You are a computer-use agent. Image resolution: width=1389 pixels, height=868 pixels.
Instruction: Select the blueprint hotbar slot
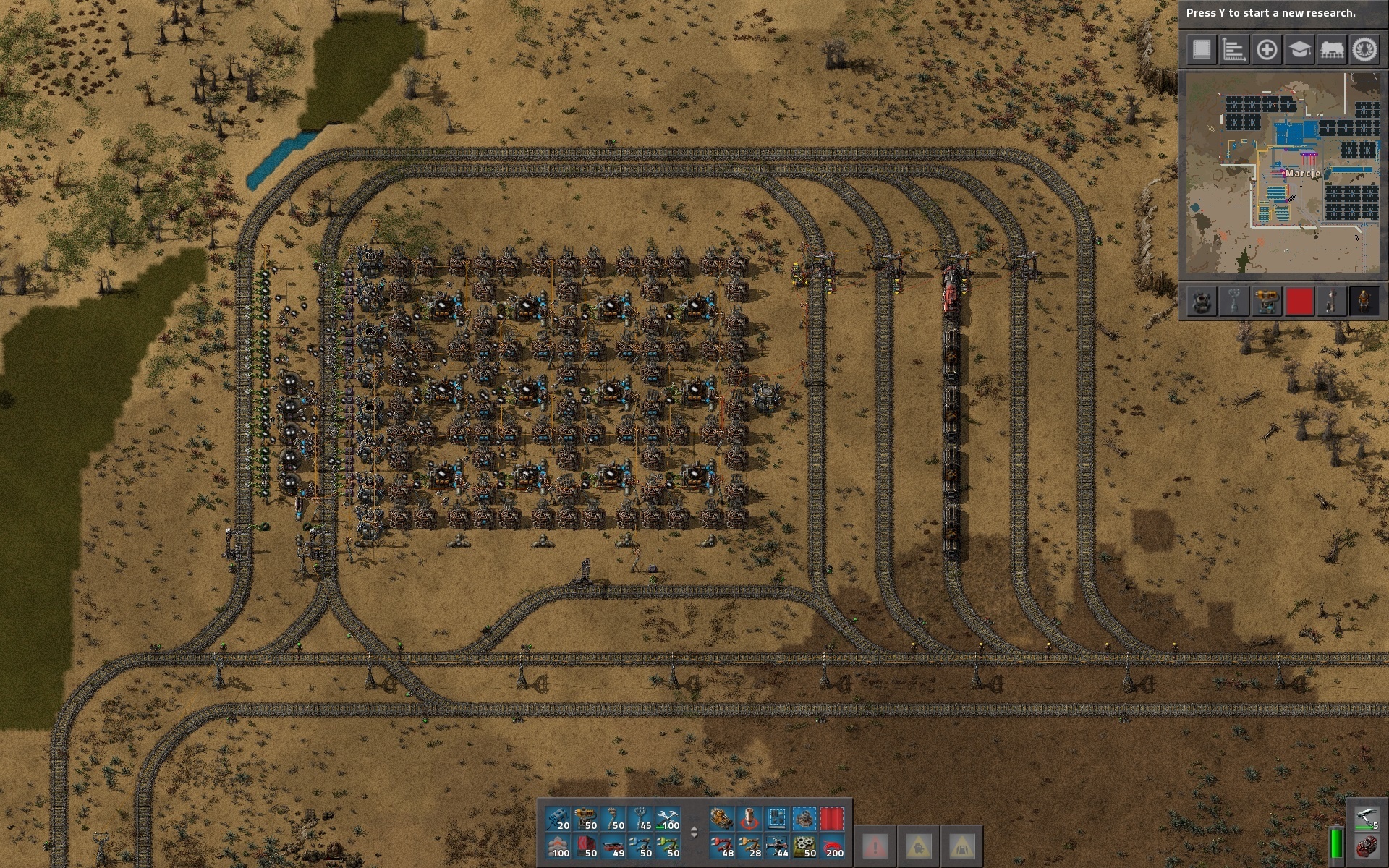(777, 818)
